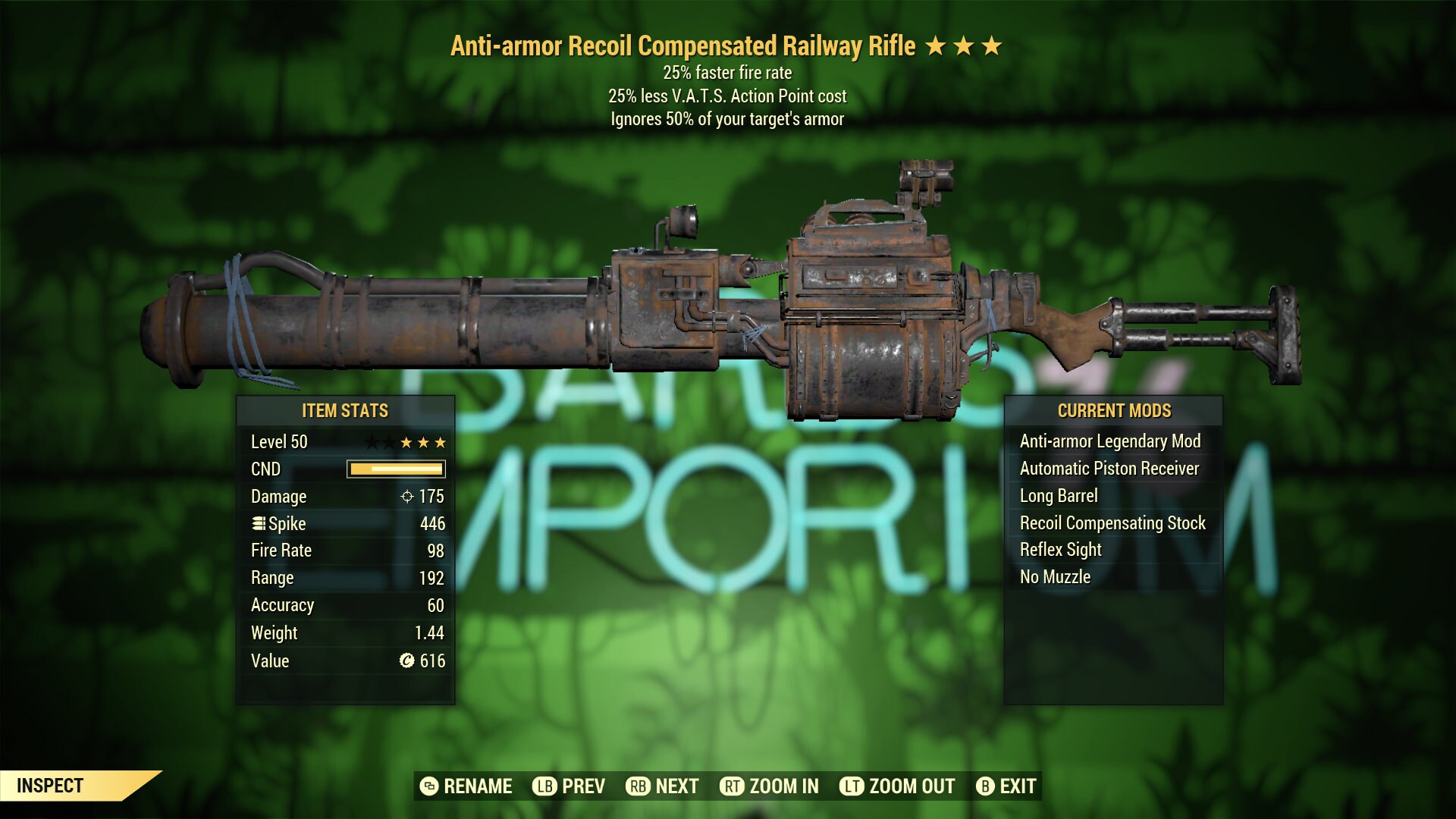Expand the CURRENT MODS panel header
This screenshot has width=1456, height=819.
(1115, 411)
